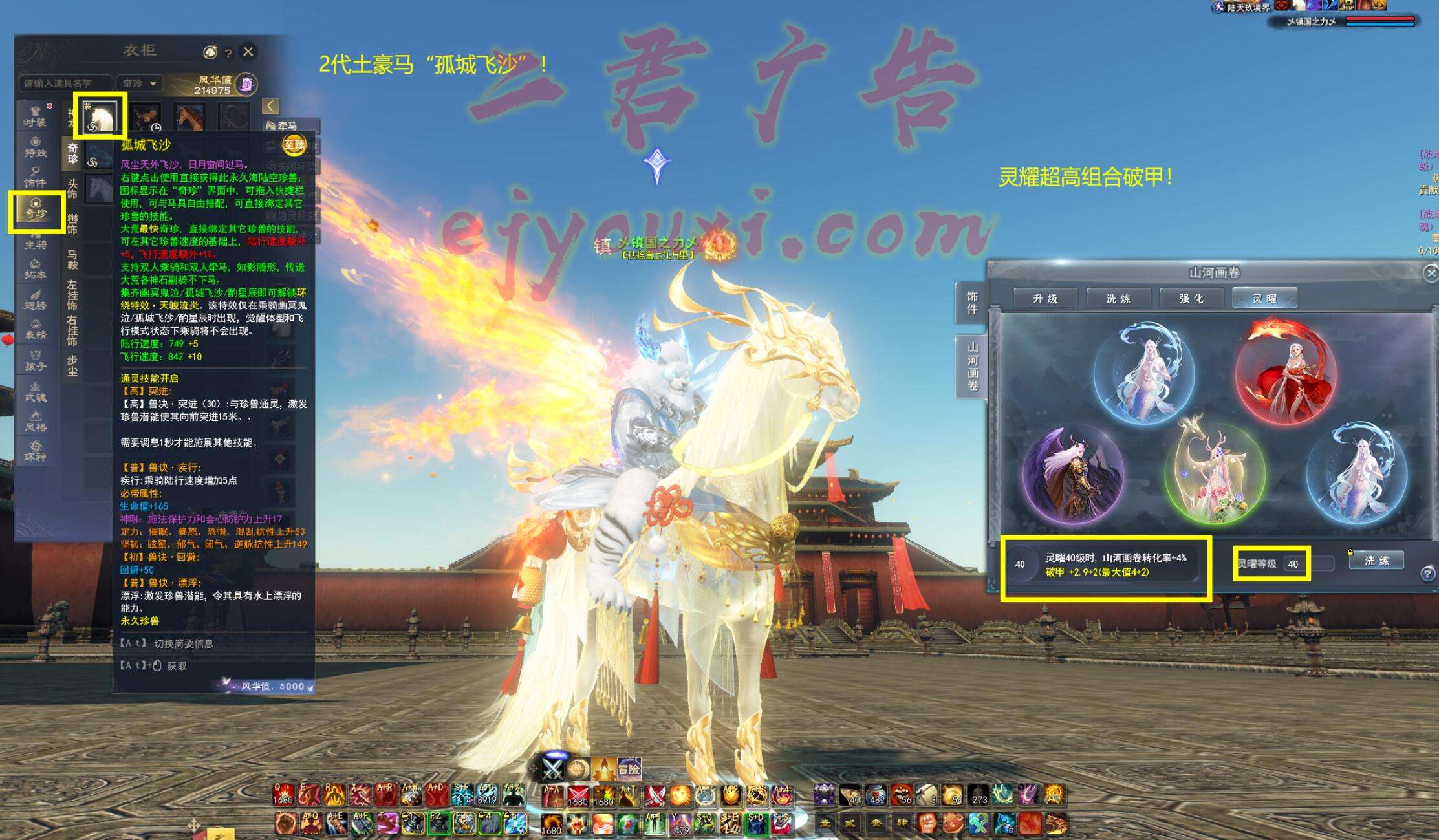Switch to the 升级 upgrade tab
This screenshot has height=840, width=1439.
1045,298
